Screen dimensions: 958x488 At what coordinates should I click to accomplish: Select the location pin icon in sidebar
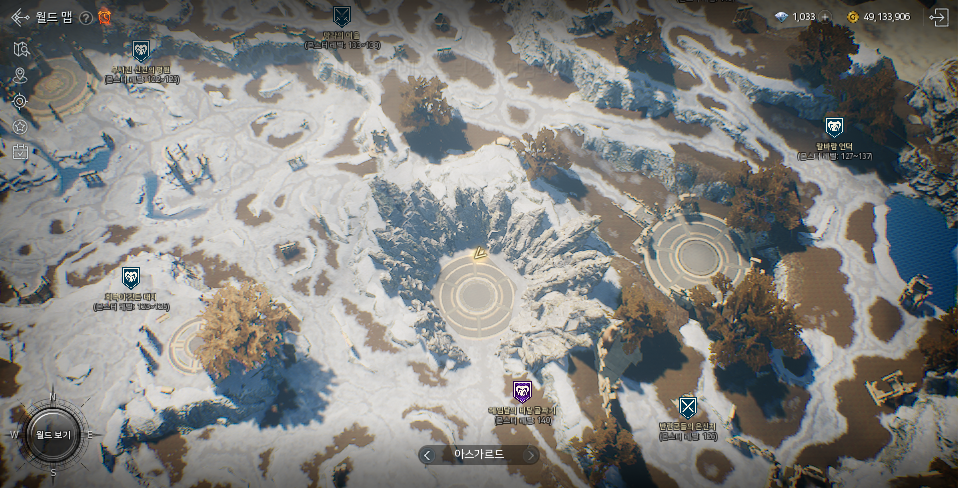(x=21, y=75)
